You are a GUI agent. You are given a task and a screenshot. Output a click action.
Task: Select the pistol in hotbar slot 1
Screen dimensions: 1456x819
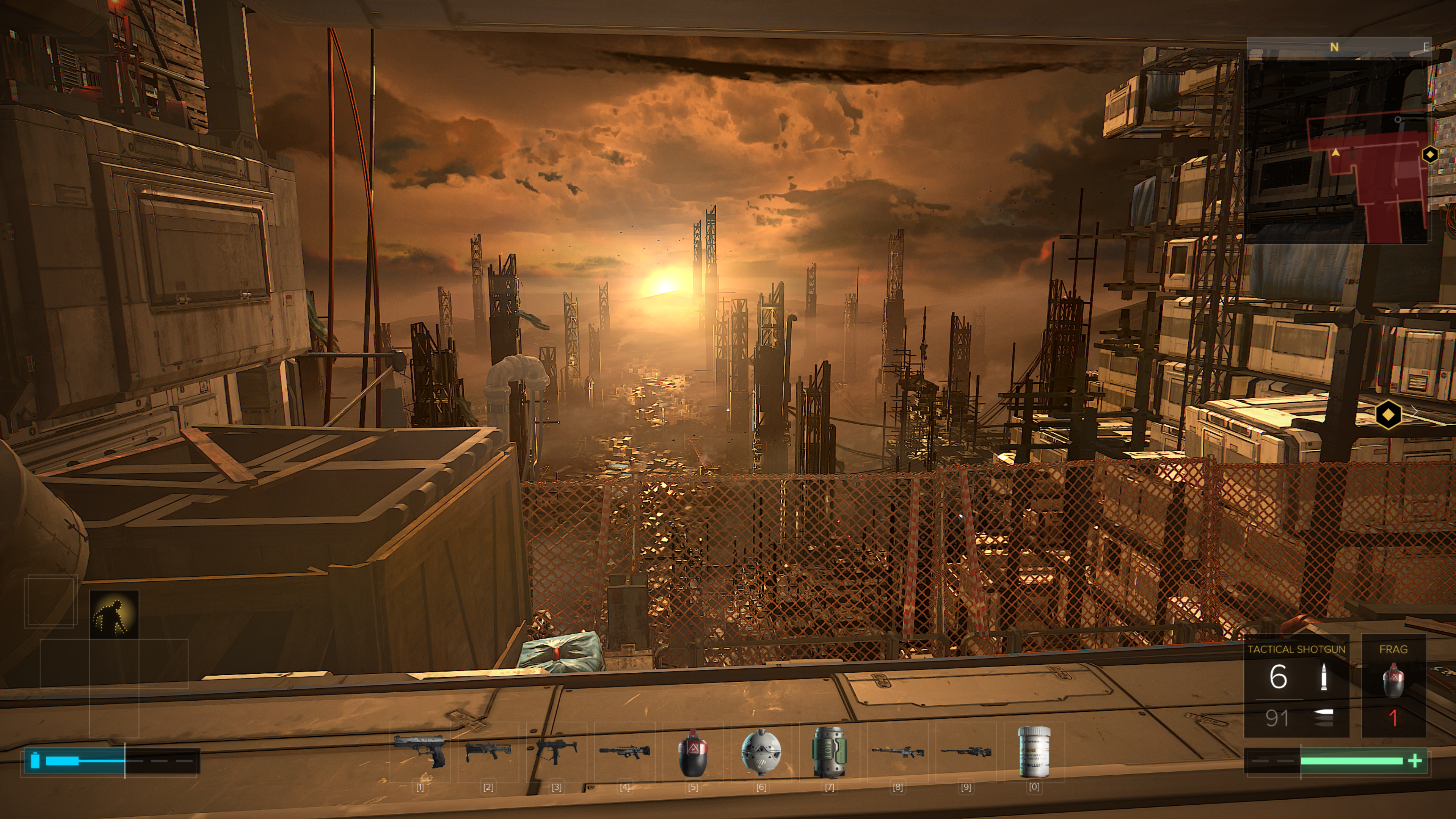coord(420,752)
